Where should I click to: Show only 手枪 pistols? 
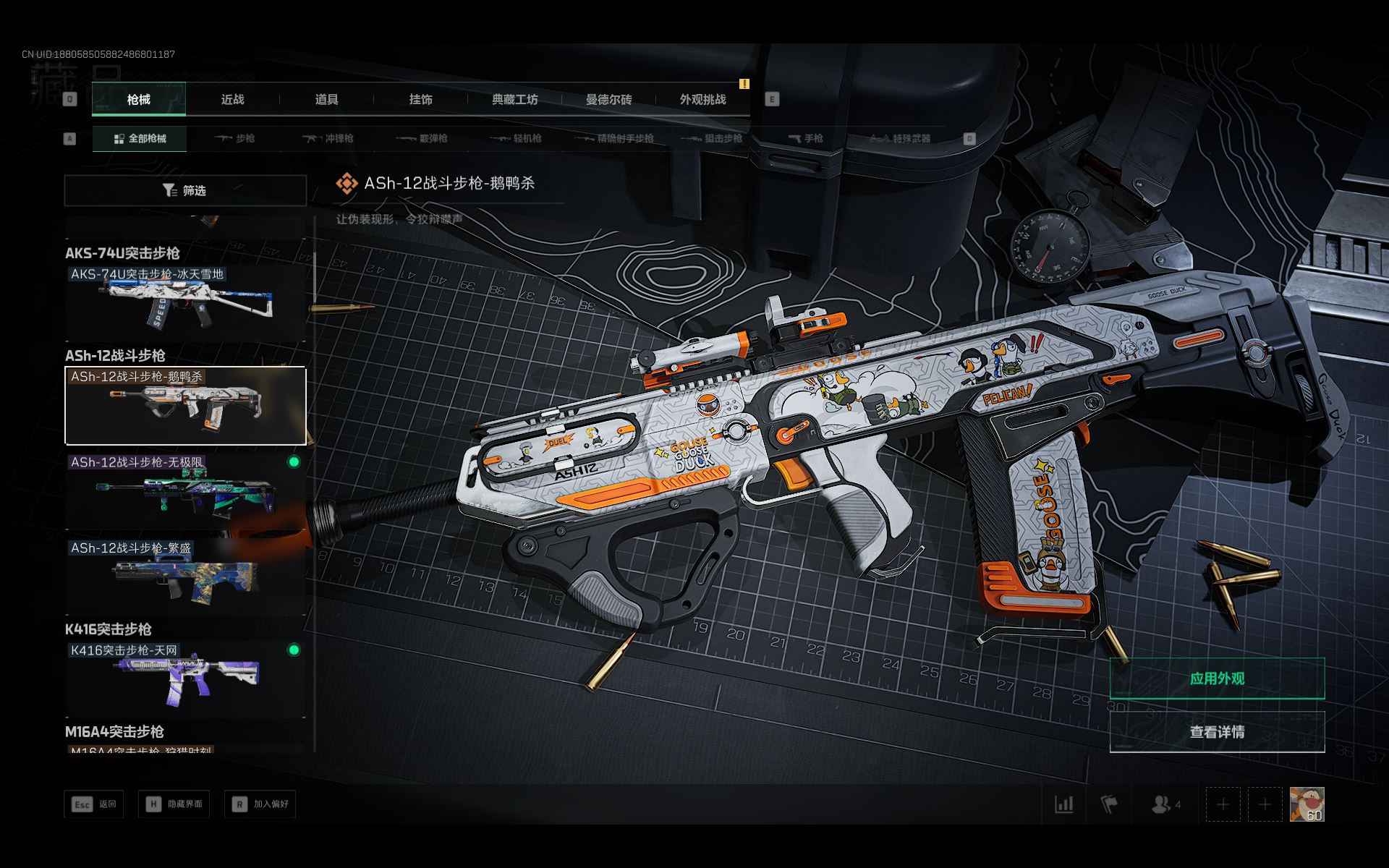pos(806,138)
